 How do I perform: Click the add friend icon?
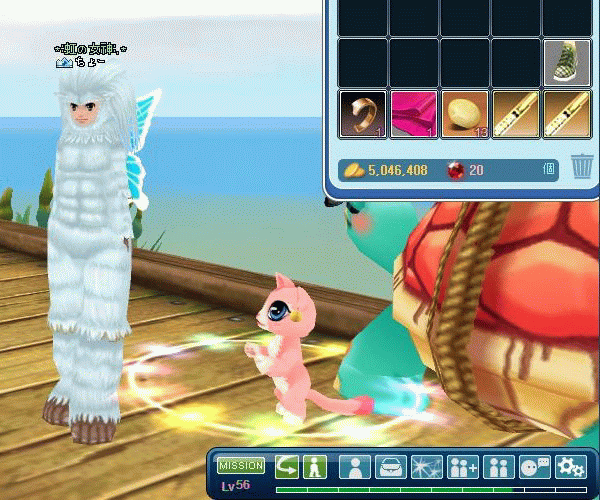click(463, 467)
